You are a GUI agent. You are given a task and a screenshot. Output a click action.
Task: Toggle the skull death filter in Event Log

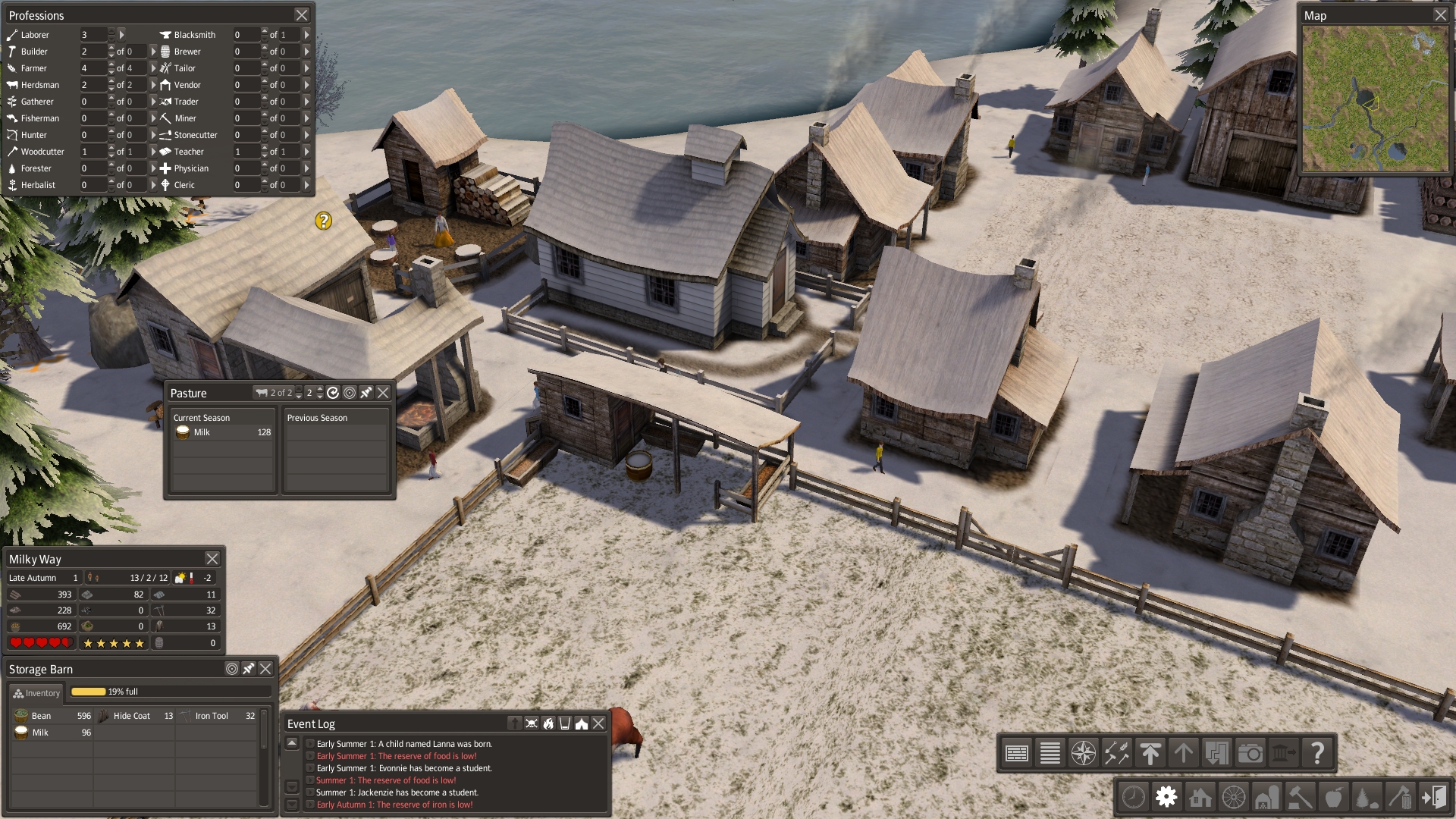click(x=532, y=723)
